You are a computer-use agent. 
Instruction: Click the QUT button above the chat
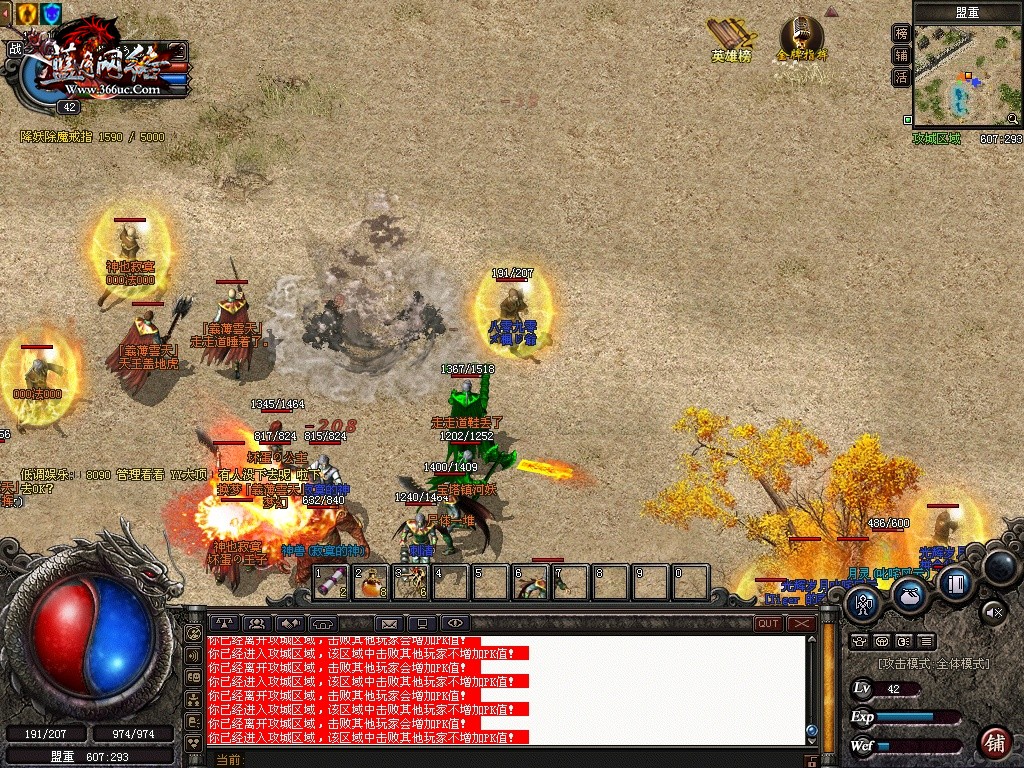pos(768,623)
